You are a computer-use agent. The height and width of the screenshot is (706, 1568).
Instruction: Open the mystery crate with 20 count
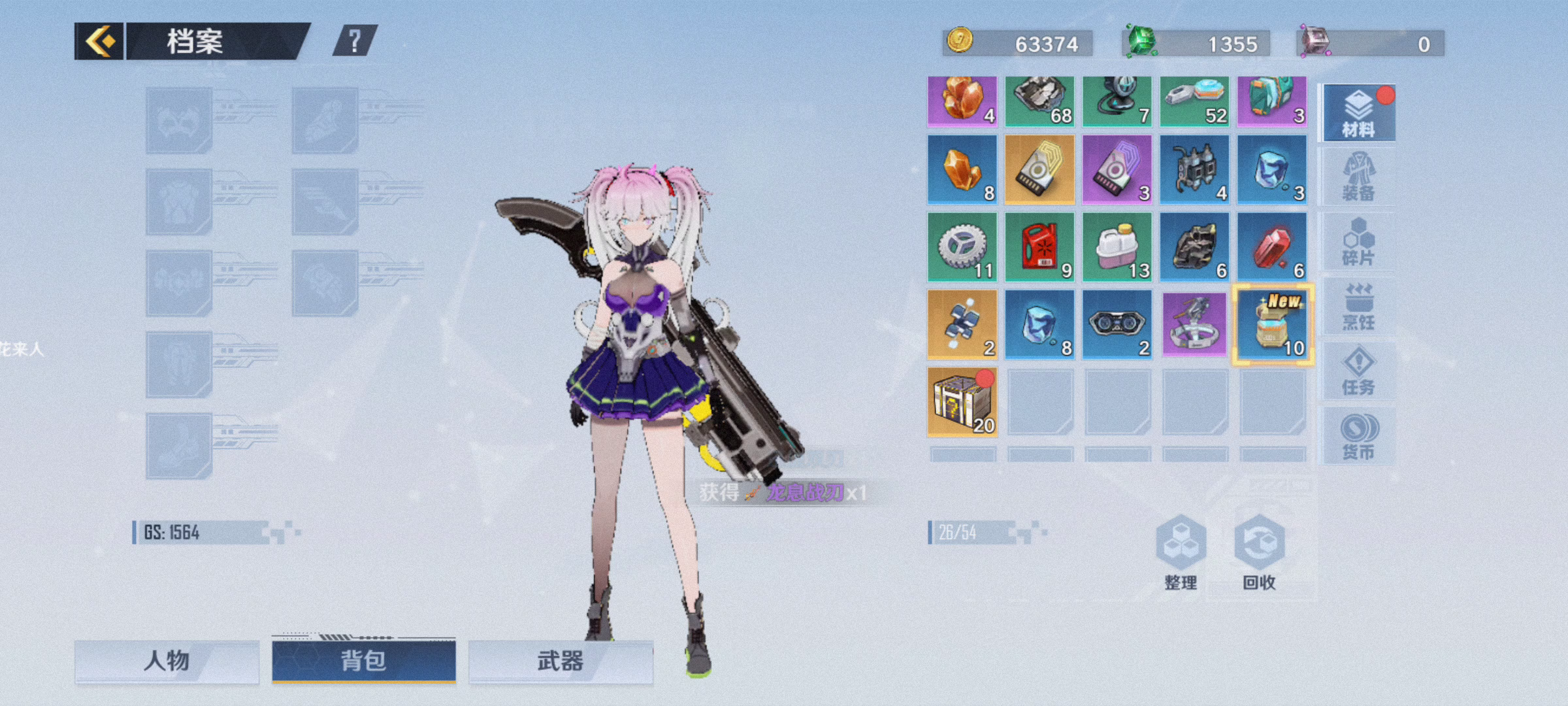pyautogui.click(x=962, y=402)
